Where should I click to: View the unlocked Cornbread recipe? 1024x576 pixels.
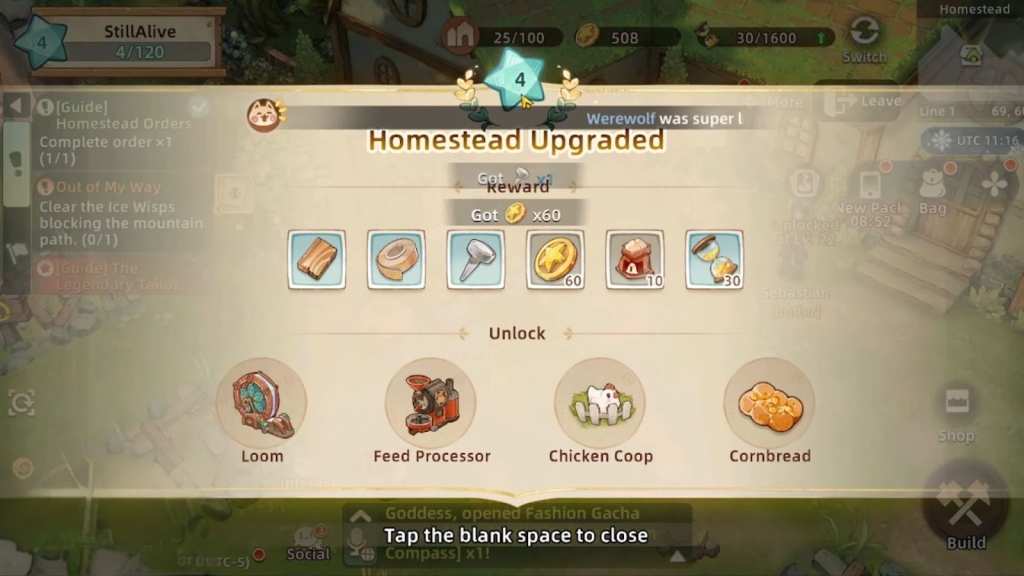pyautogui.click(x=769, y=404)
